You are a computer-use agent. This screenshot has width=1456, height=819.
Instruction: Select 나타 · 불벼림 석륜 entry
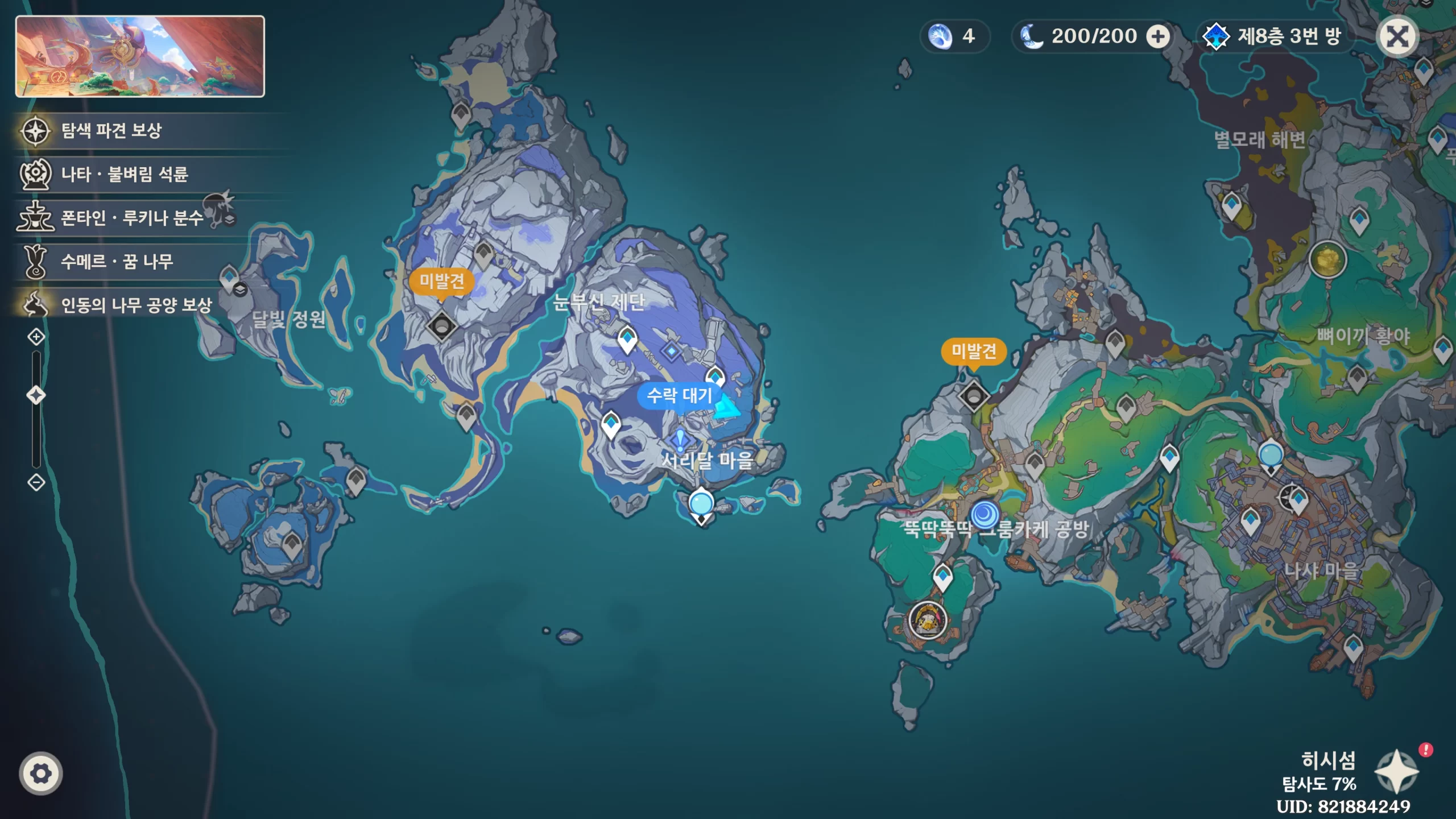click(124, 174)
